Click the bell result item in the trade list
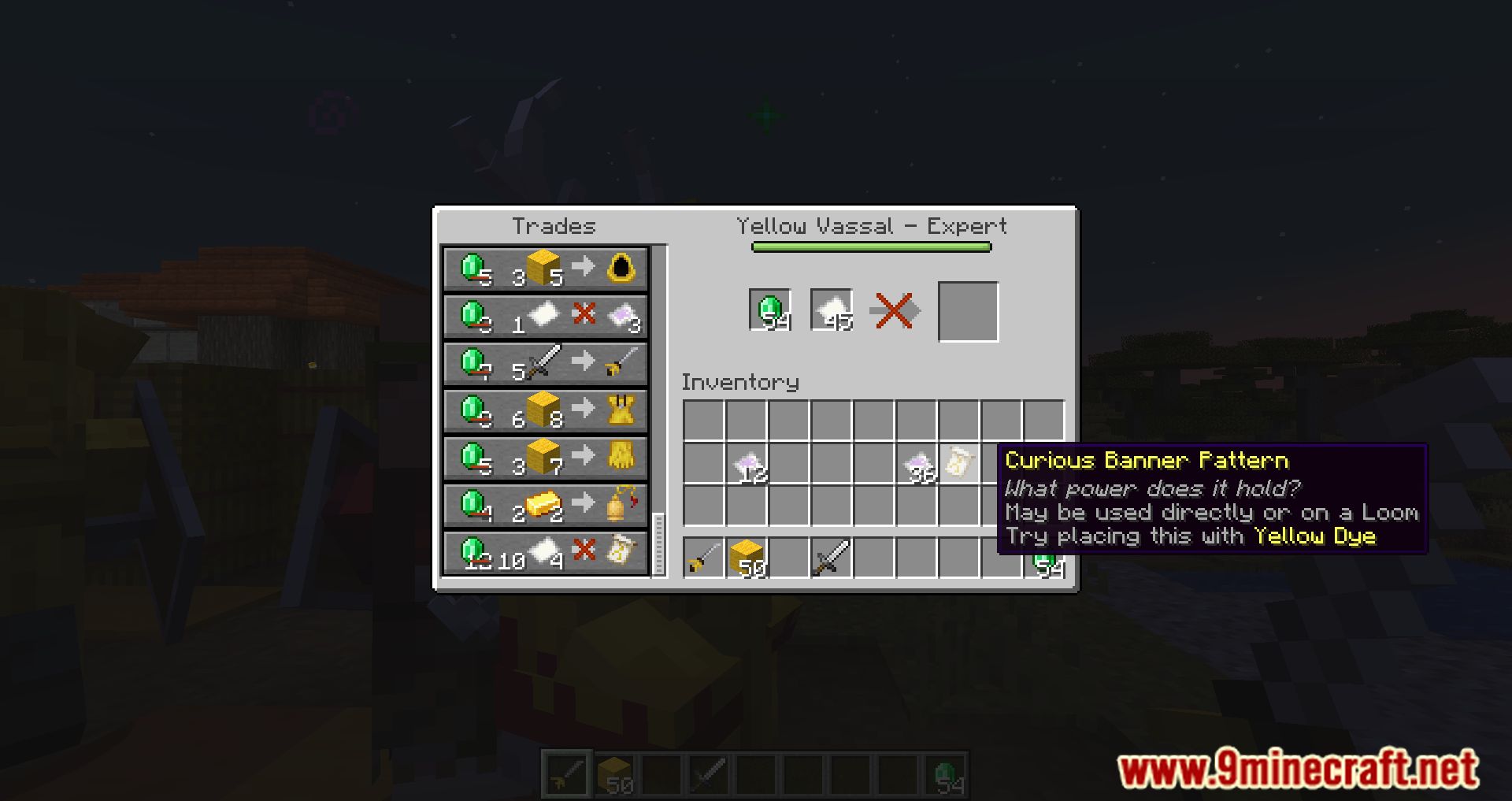Image resolution: width=1512 pixels, height=801 pixels. coord(619,505)
